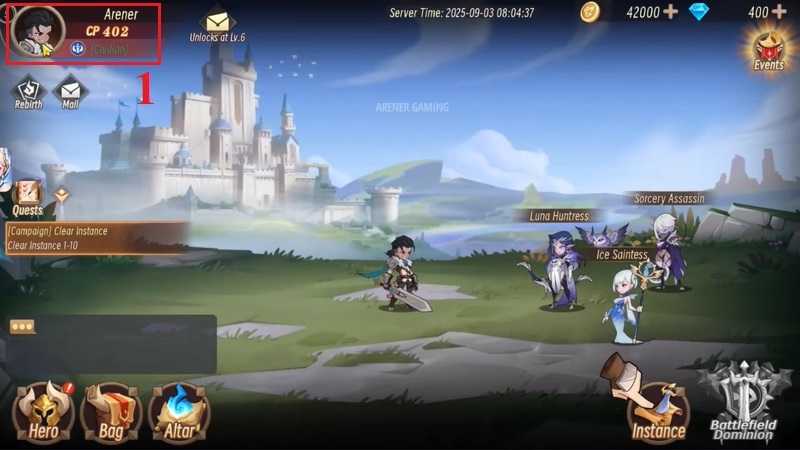Add more diamonds with the plus button
This screenshot has height=450, width=800.
click(x=779, y=12)
